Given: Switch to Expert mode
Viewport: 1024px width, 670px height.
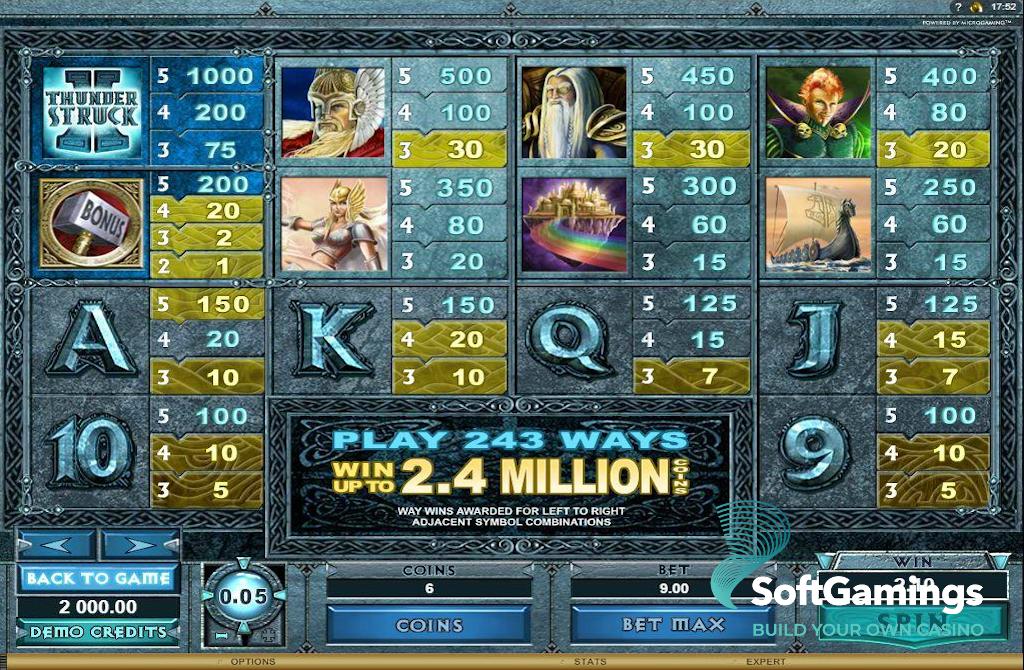Looking at the screenshot, I should pos(765,662).
